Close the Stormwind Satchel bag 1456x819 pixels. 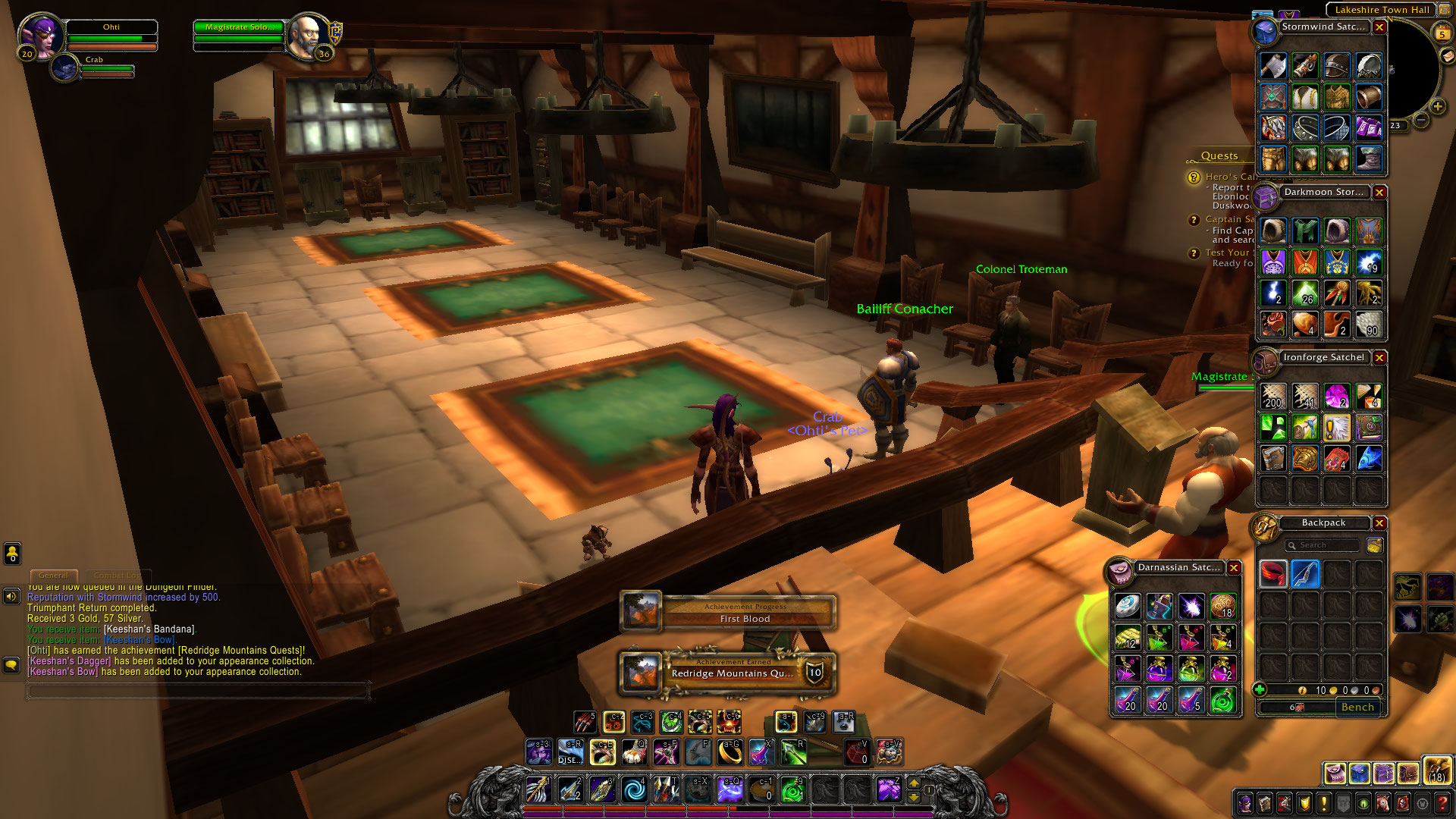click(x=1379, y=27)
